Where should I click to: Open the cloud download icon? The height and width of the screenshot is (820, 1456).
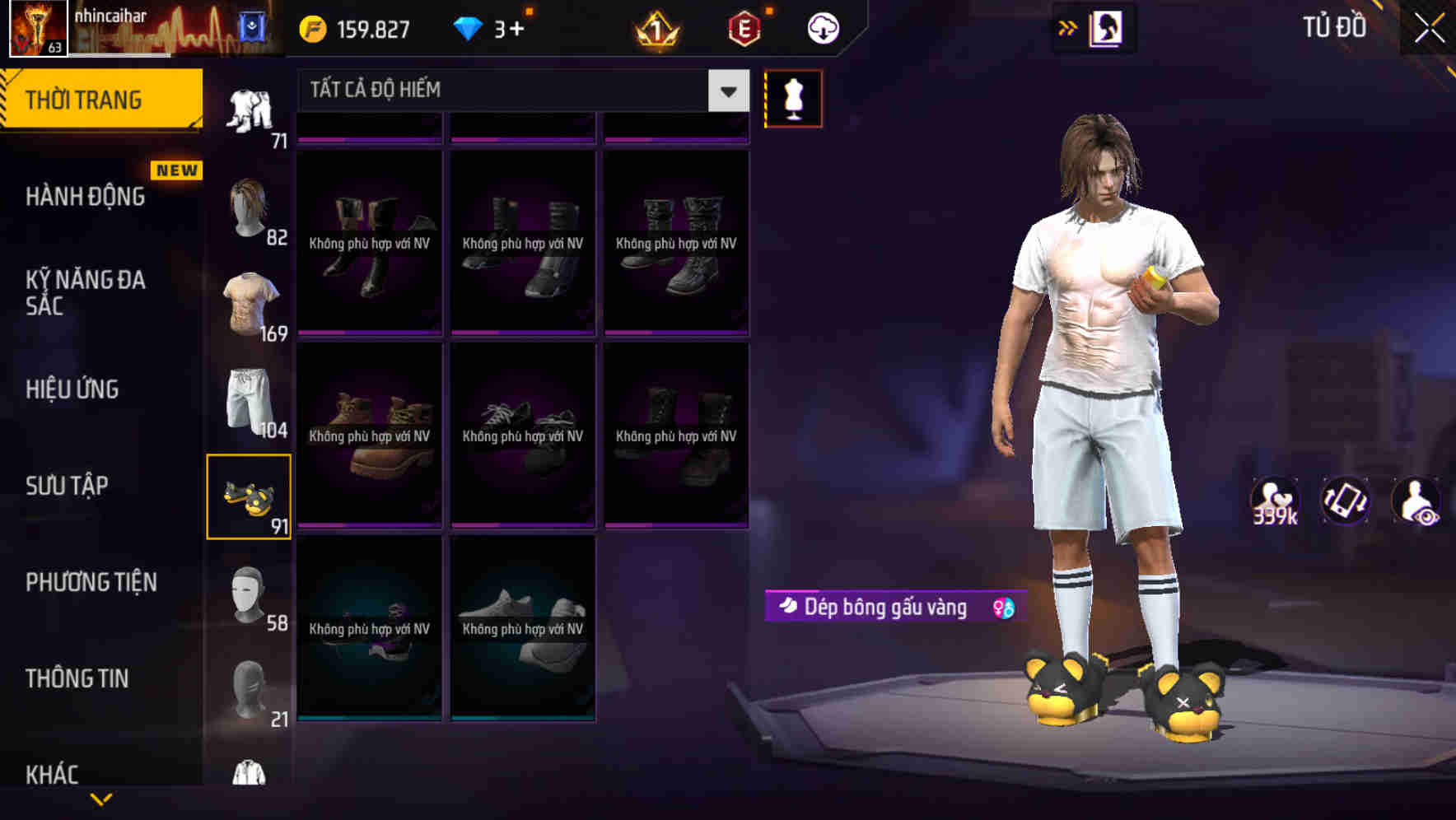tap(823, 27)
